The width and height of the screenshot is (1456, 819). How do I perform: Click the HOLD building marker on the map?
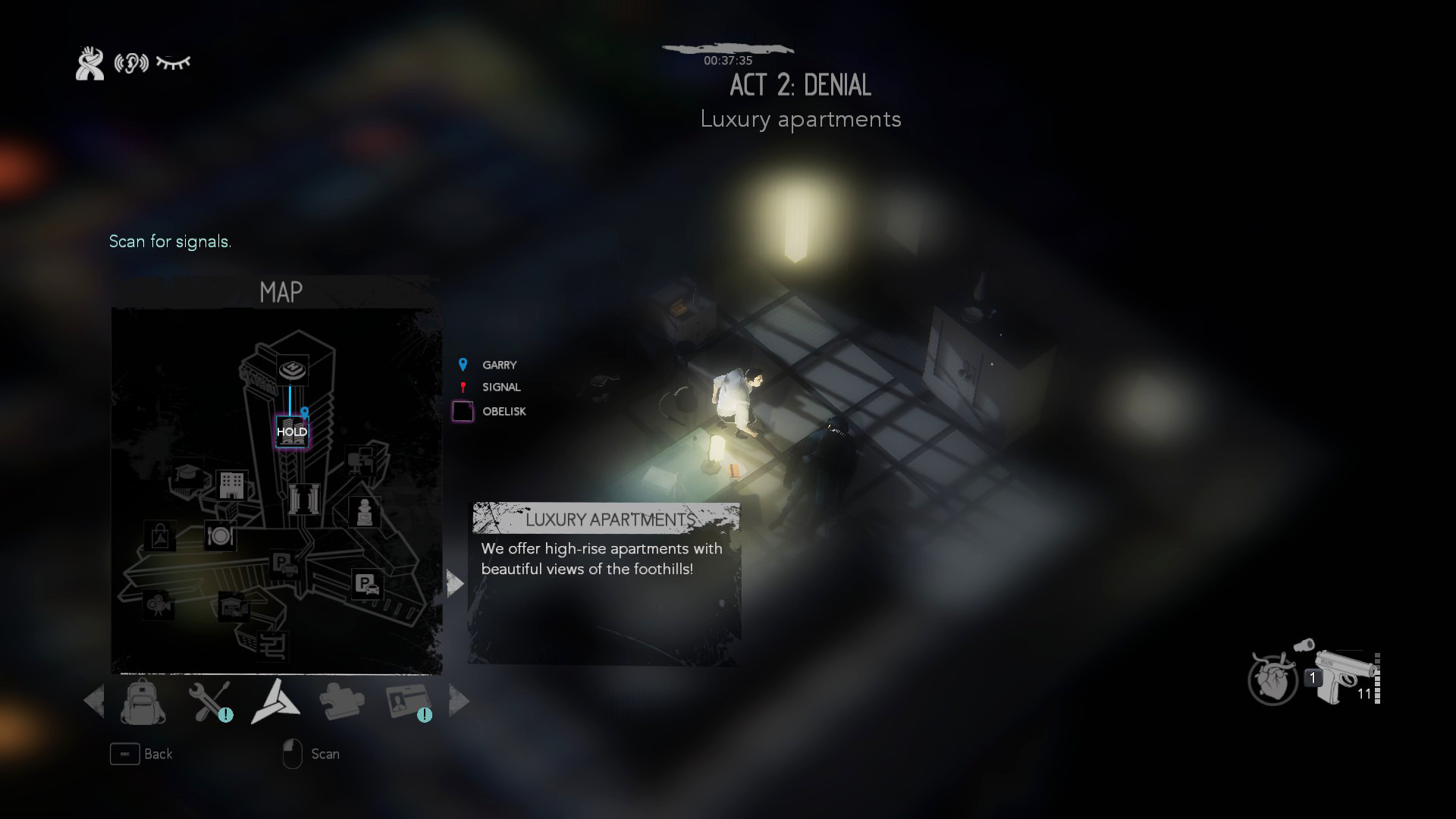click(x=293, y=432)
